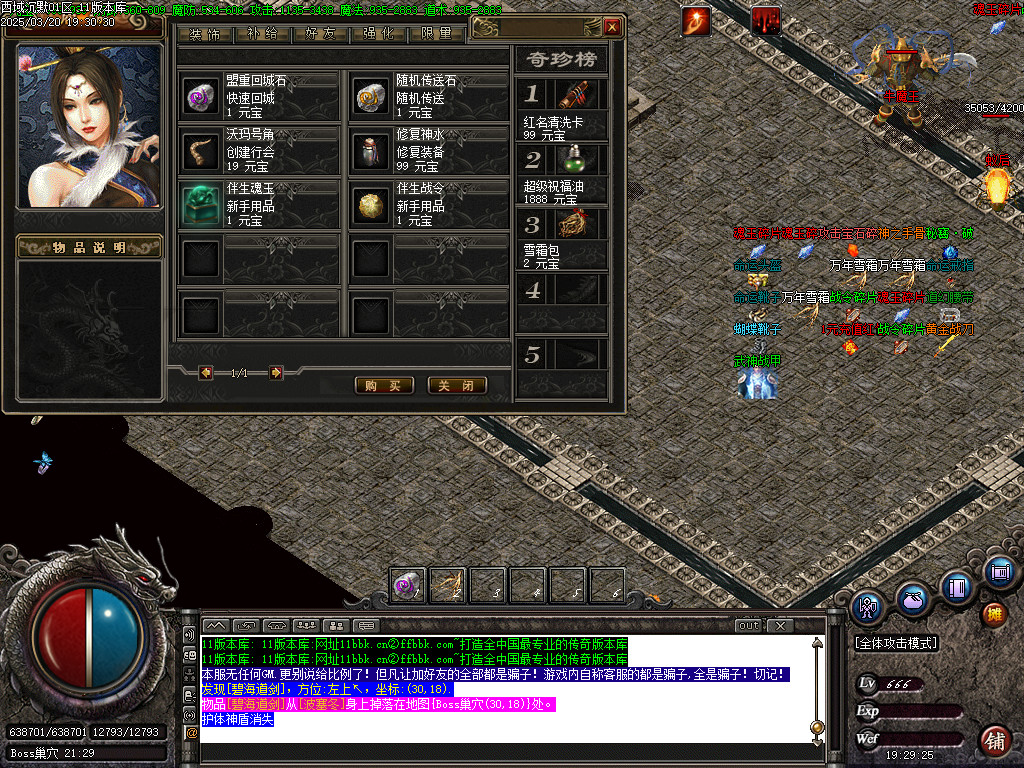
Task: Pick the 修复神水 repair potion item
Action: pos(371,150)
